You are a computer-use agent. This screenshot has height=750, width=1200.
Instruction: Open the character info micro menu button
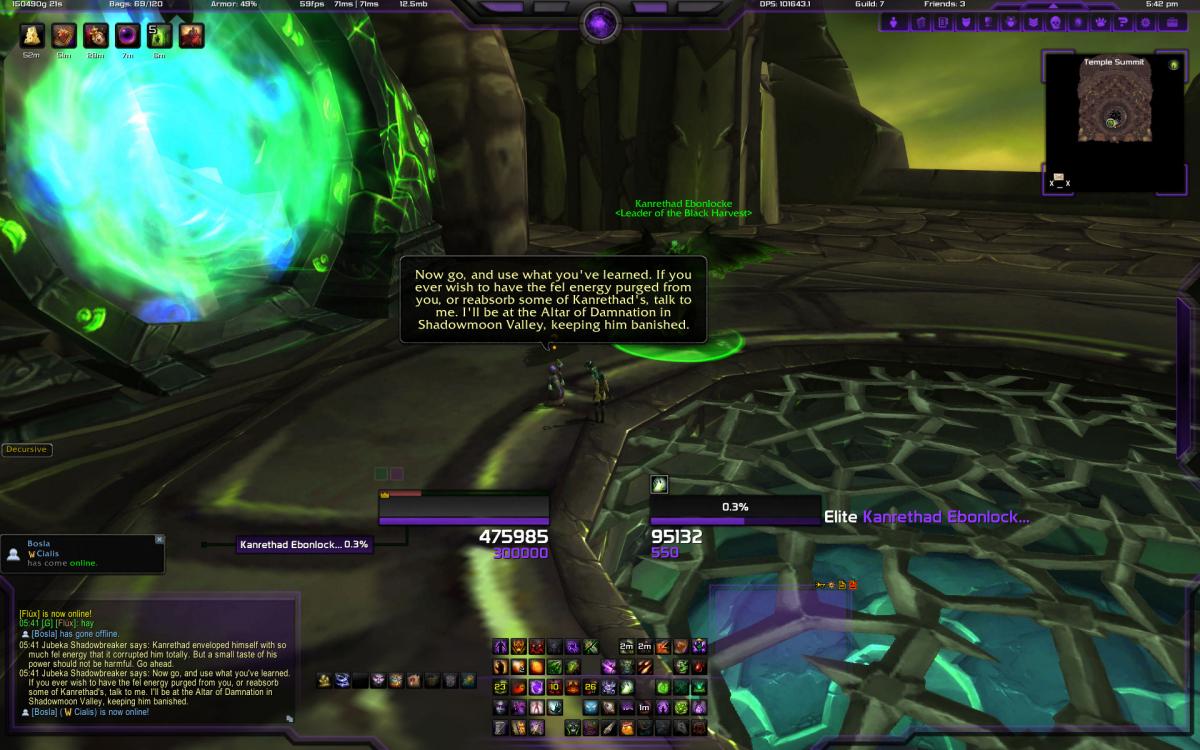click(x=892, y=22)
